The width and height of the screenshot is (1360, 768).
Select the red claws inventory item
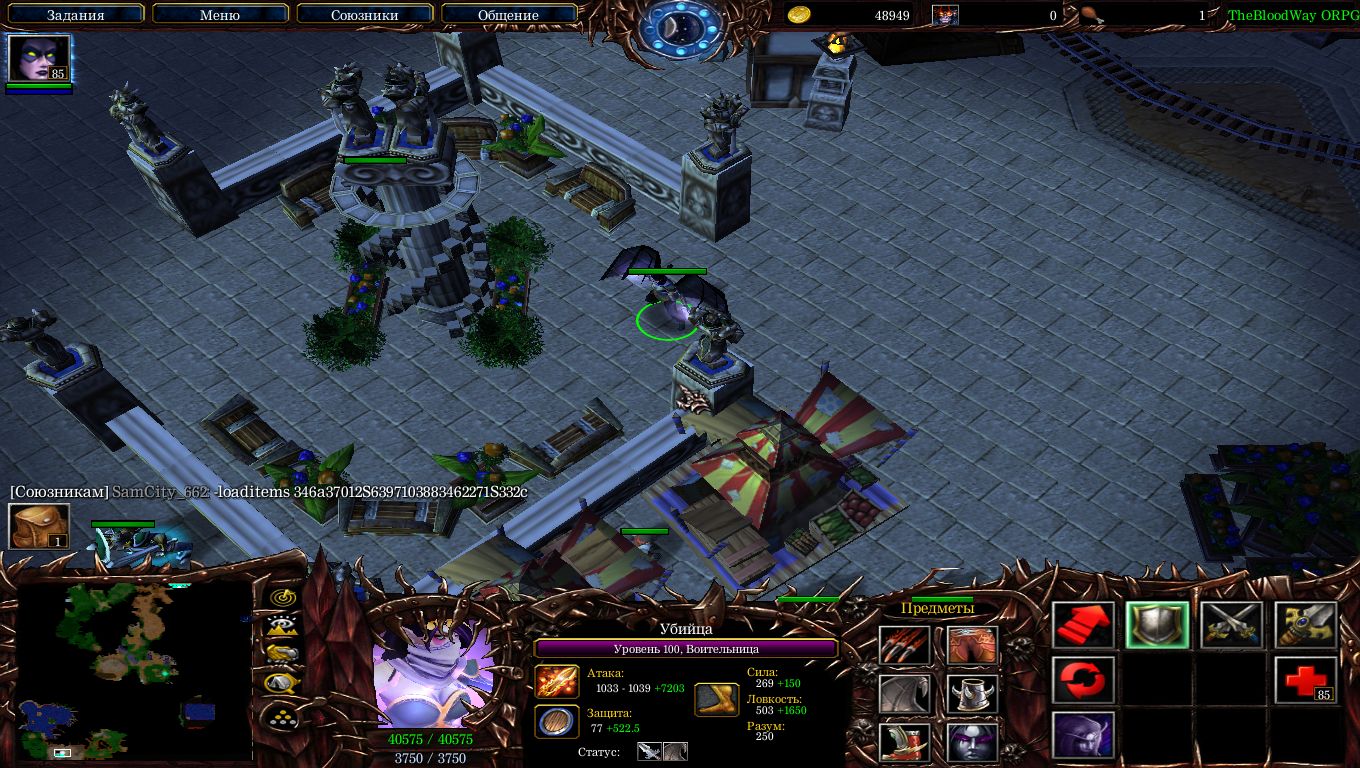905,645
